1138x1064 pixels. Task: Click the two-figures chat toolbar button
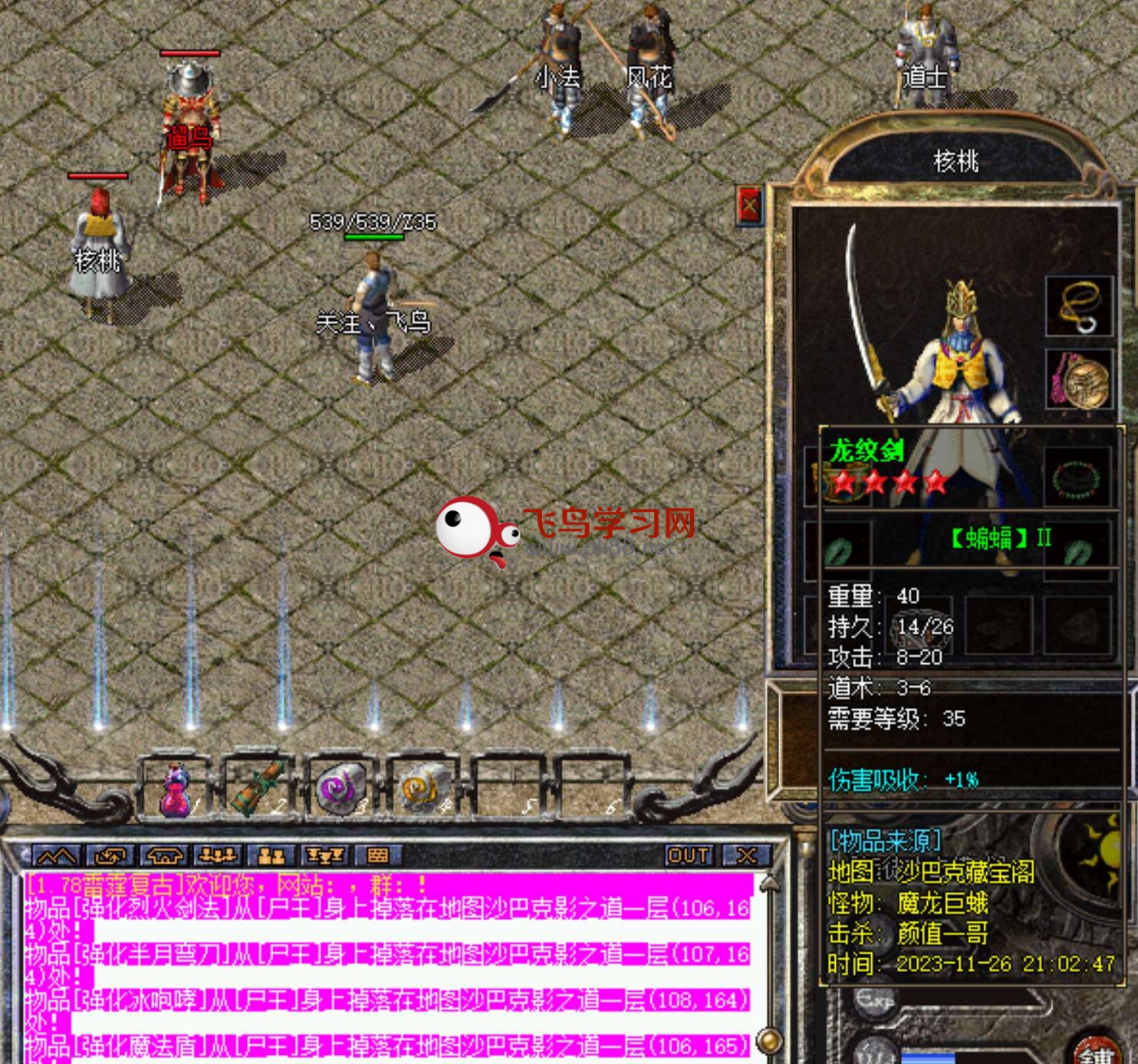[x=271, y=855]
